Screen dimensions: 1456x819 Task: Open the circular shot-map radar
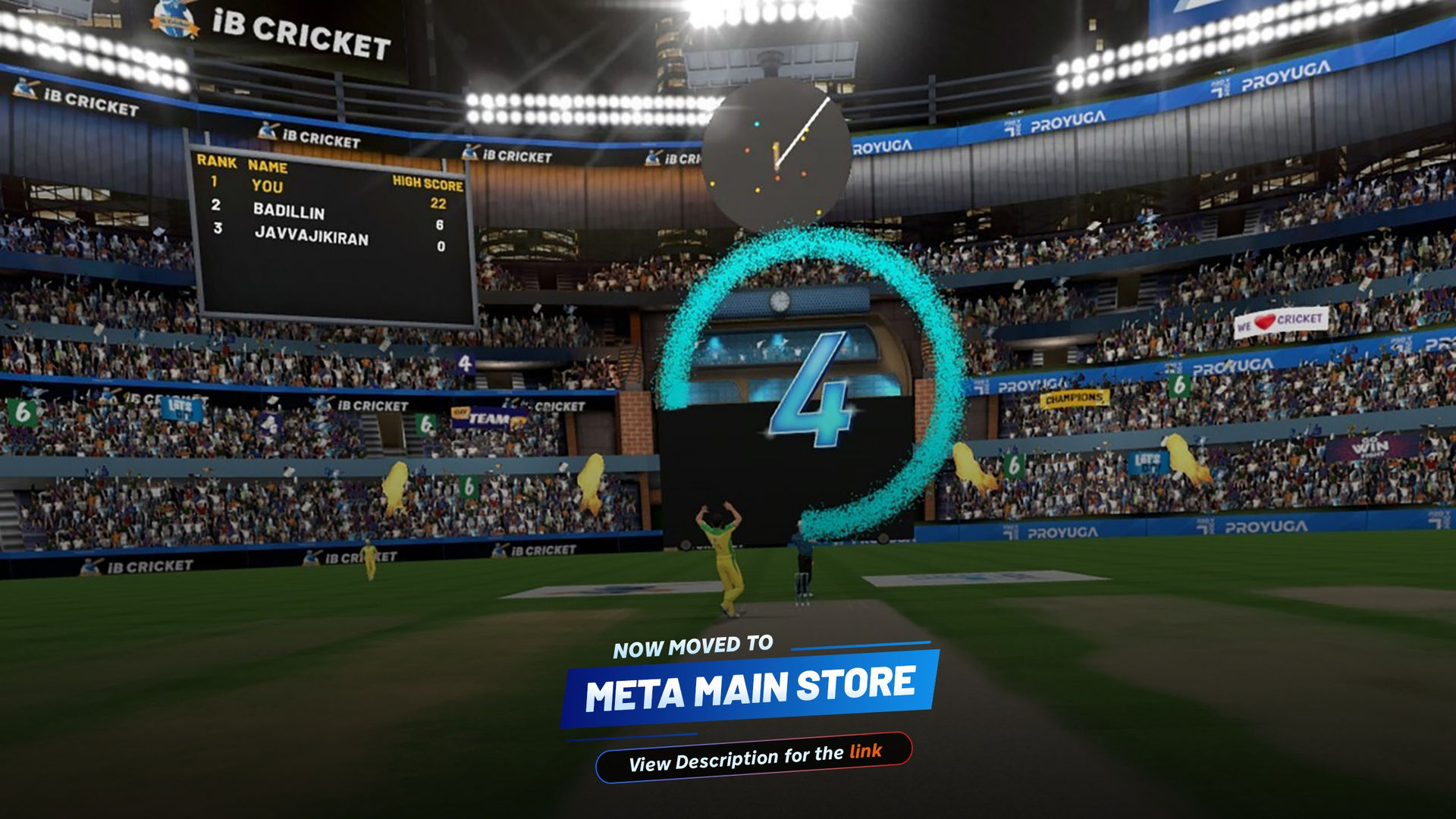pyautogui.click(x=776, y=152)
